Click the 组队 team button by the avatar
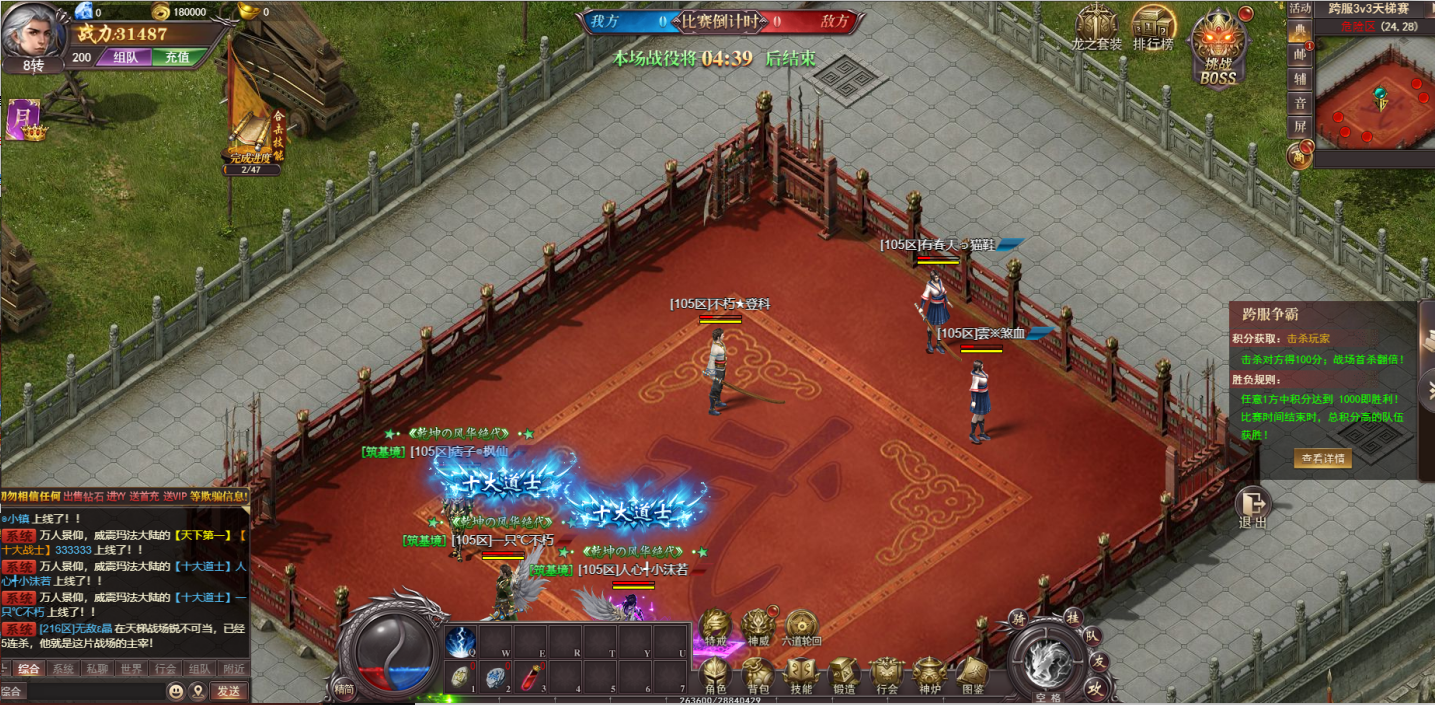1435x705 pixels. coord(124,57)
